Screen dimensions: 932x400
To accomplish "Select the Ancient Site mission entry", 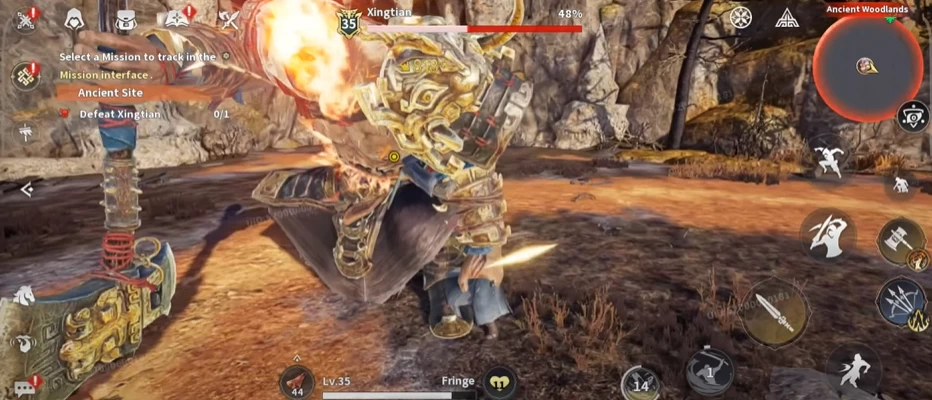I will [x=110, y=92].
